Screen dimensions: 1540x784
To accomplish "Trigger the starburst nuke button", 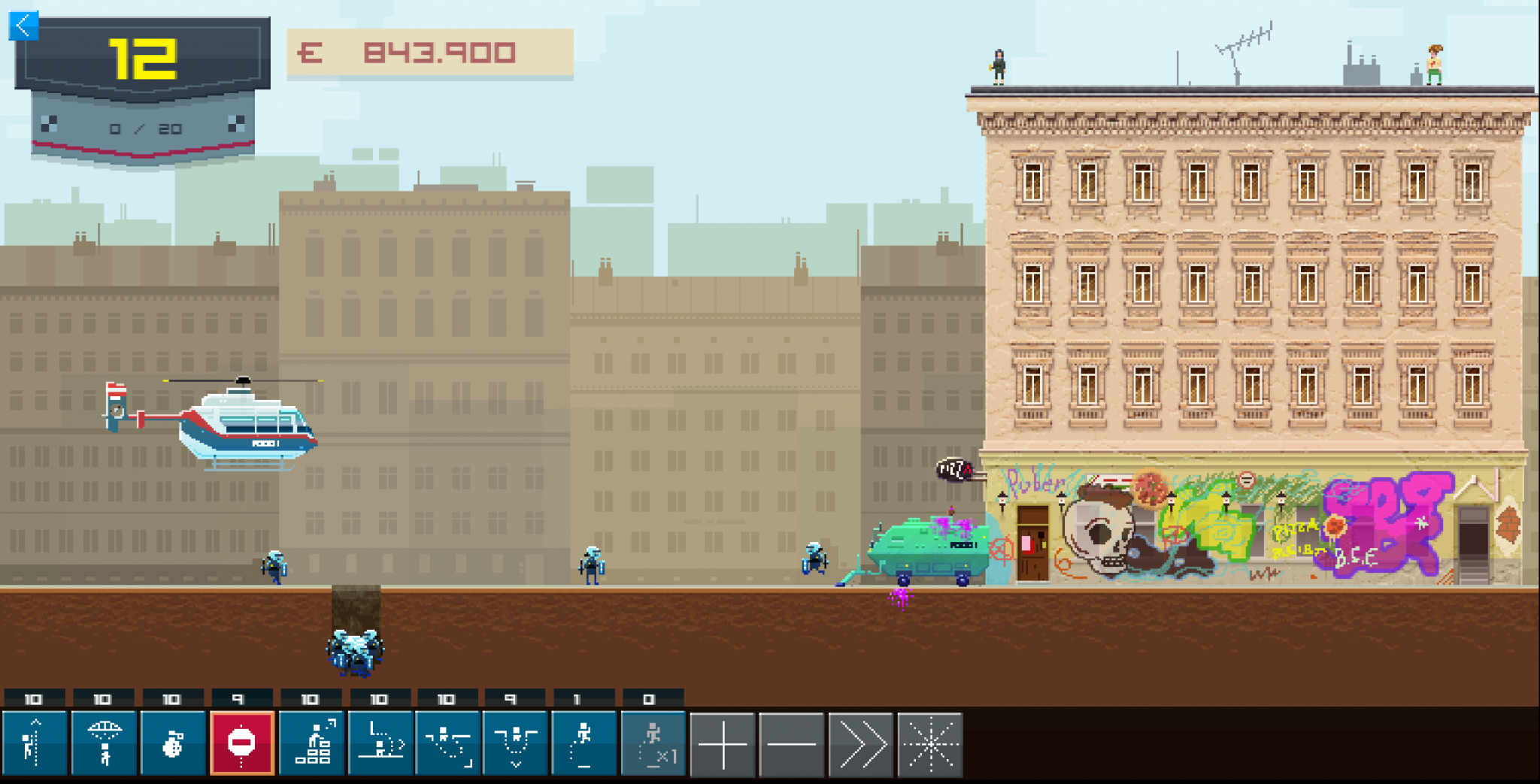I will pos(929,744).
